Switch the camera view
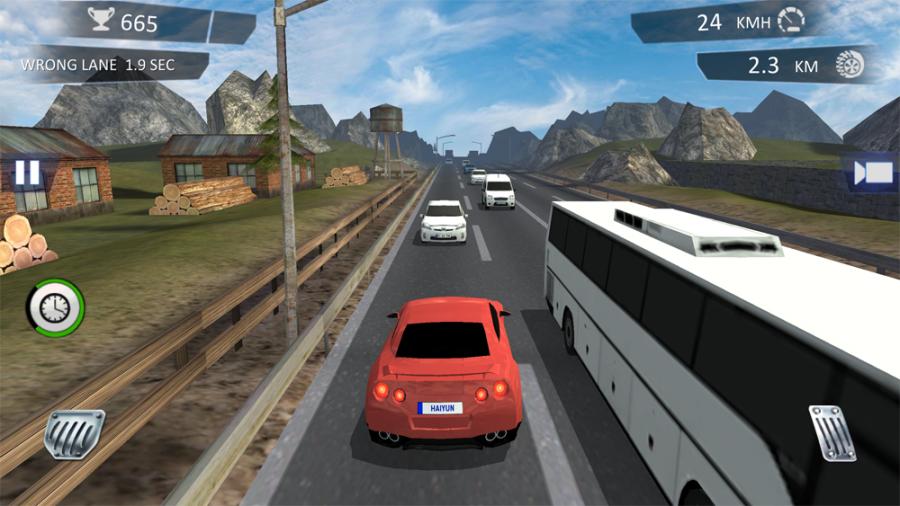Screen dimensions: 900x506 click(872, 172)
